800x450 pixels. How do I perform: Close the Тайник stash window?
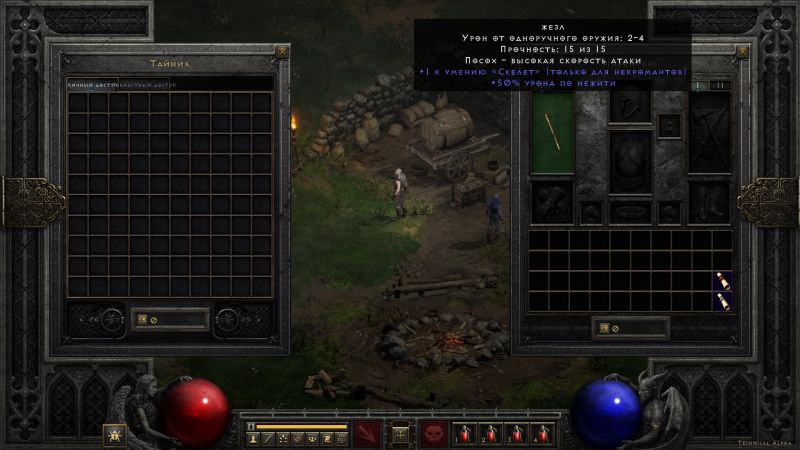pos(282,51)
